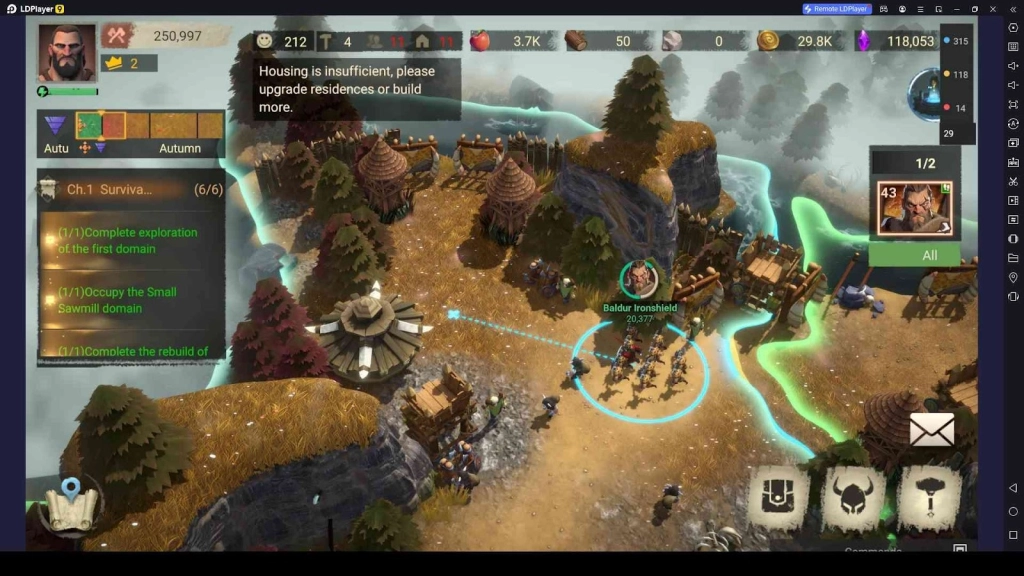The width and height of the screenshot is (1024, 576).
Task: Select the level 43 hero card
Action: point(914,208)
